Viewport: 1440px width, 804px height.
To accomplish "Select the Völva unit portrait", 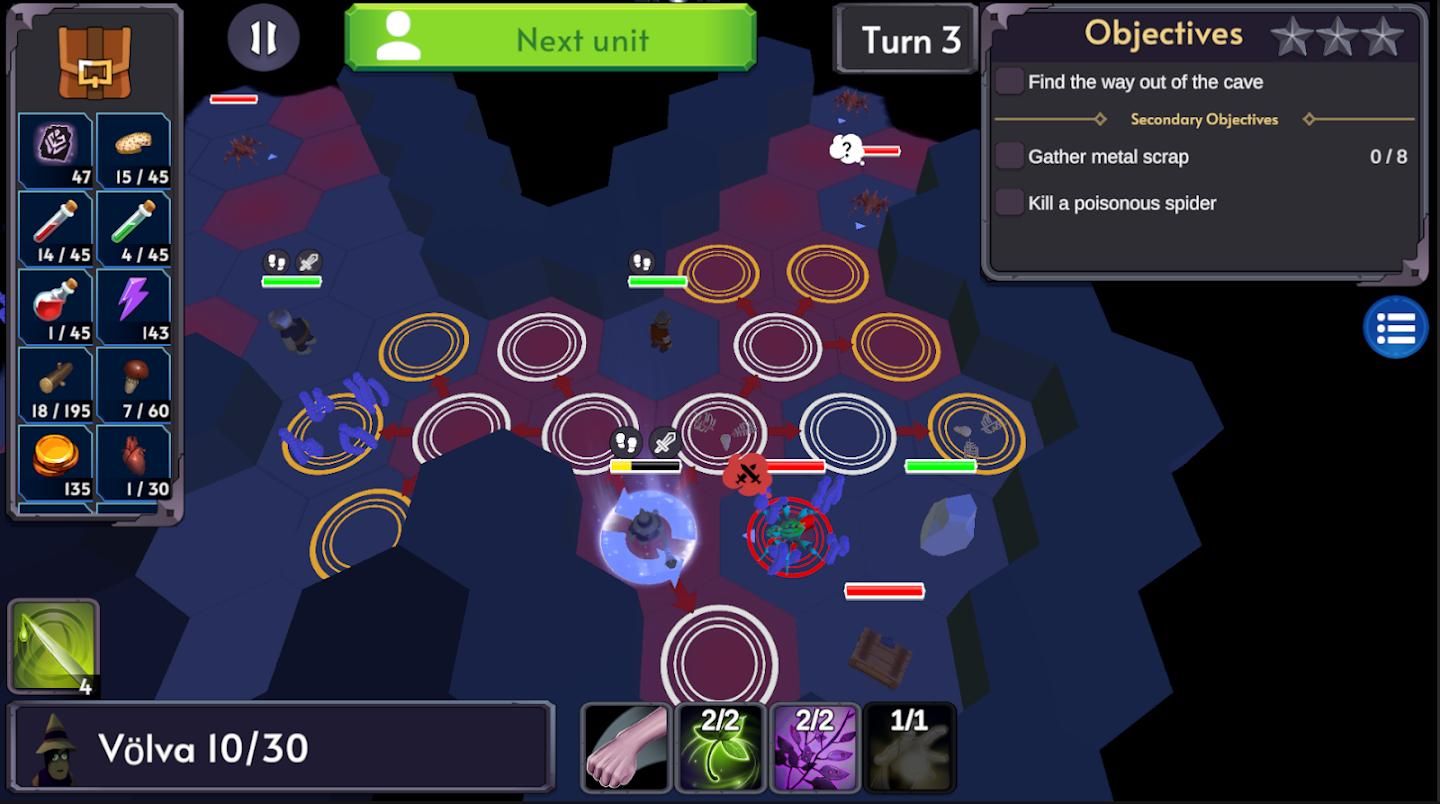I will click(53, 749).
